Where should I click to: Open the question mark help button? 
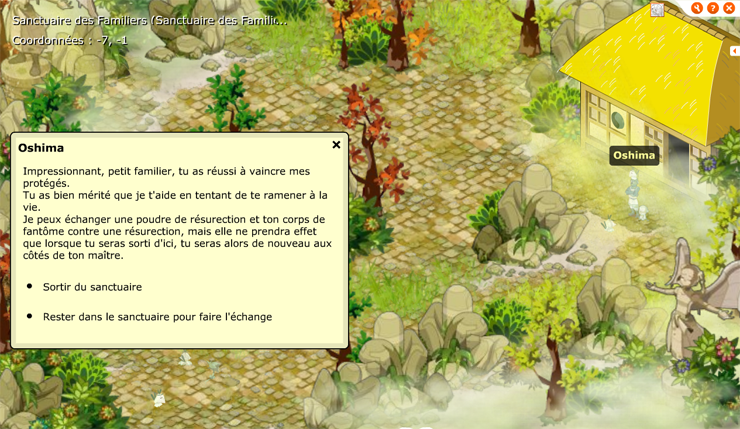click(713, 8)
